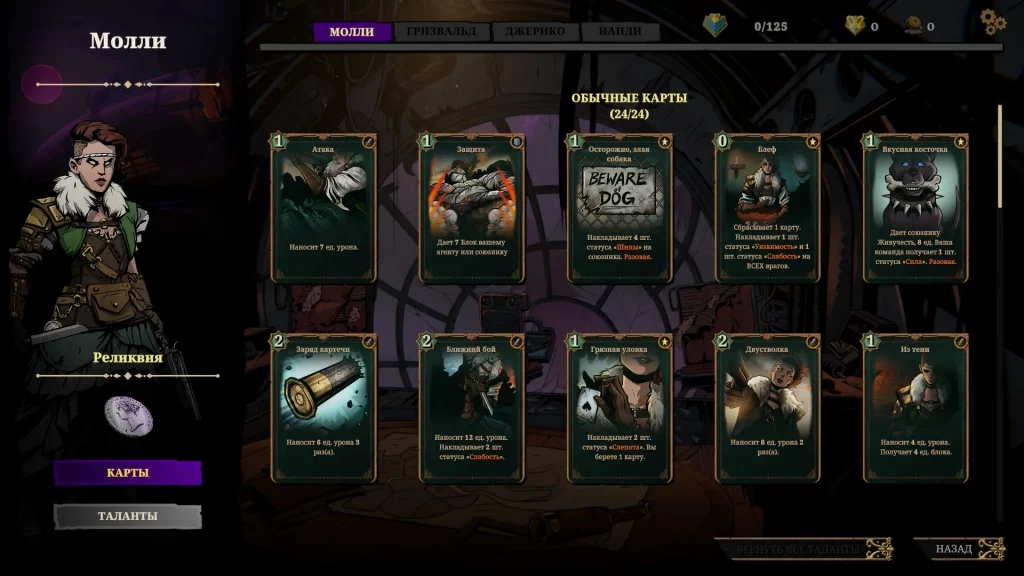Choose the Молли character tab
The width and height of the screenshot is (1024, 576).
352,32
